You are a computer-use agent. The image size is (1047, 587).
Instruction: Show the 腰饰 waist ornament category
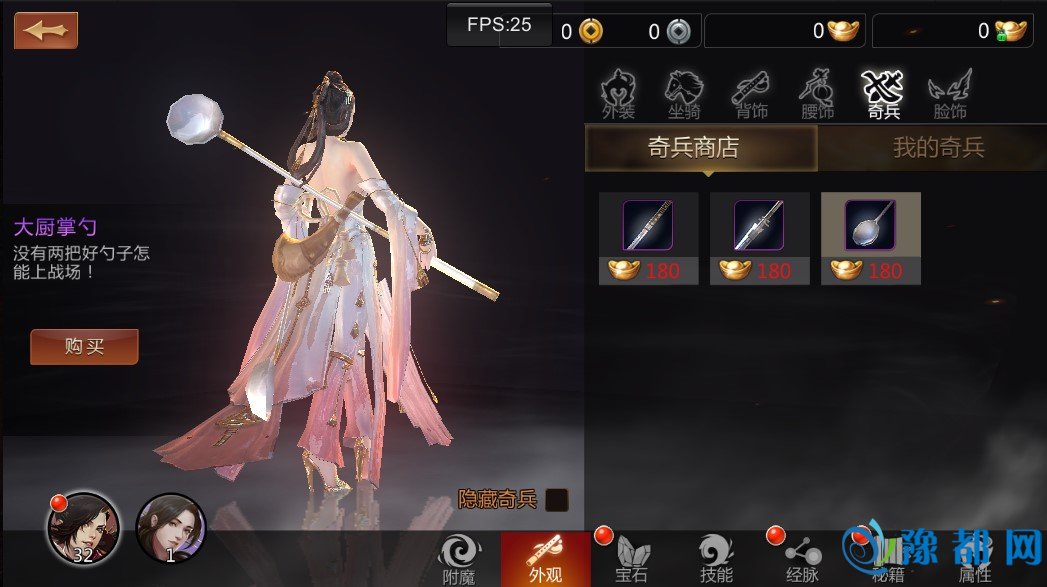pyautogui.click(x=817, y=94)
